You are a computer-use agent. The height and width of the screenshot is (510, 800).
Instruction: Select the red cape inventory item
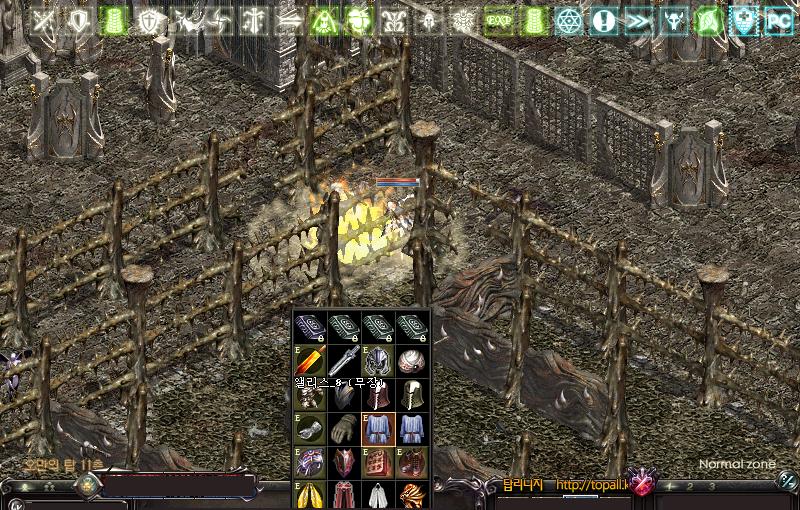pyautogui.click(x=343, y=495)
